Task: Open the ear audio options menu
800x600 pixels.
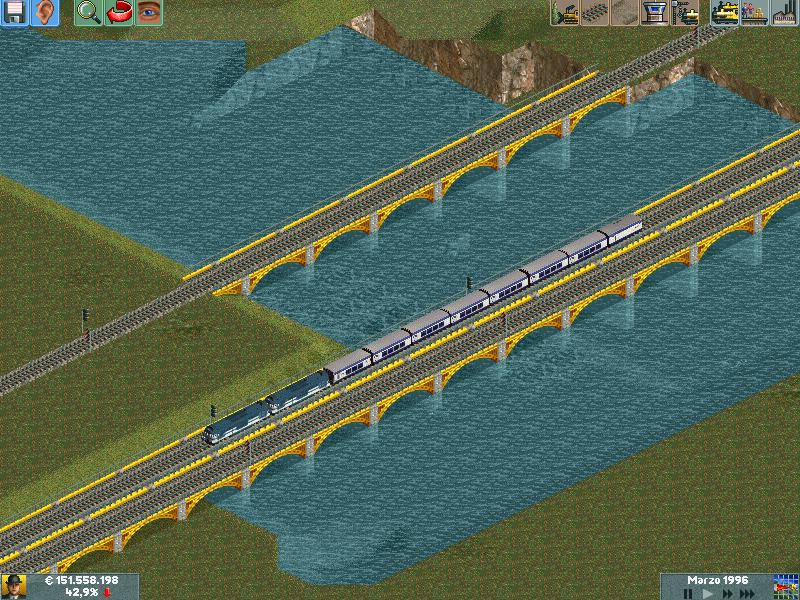Action: (x=45, y=13)
